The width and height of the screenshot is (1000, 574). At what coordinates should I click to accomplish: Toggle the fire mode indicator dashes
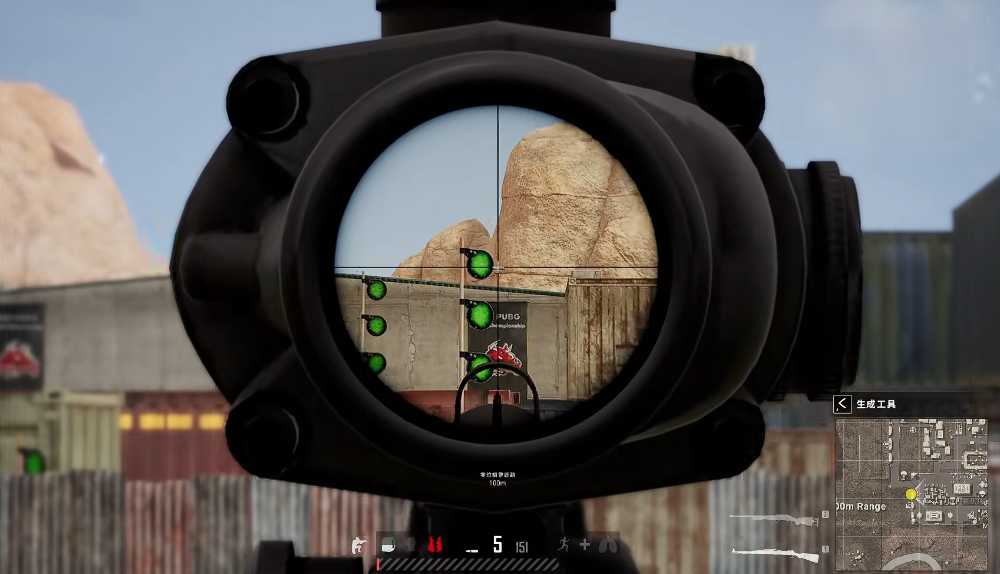(471, 547)
